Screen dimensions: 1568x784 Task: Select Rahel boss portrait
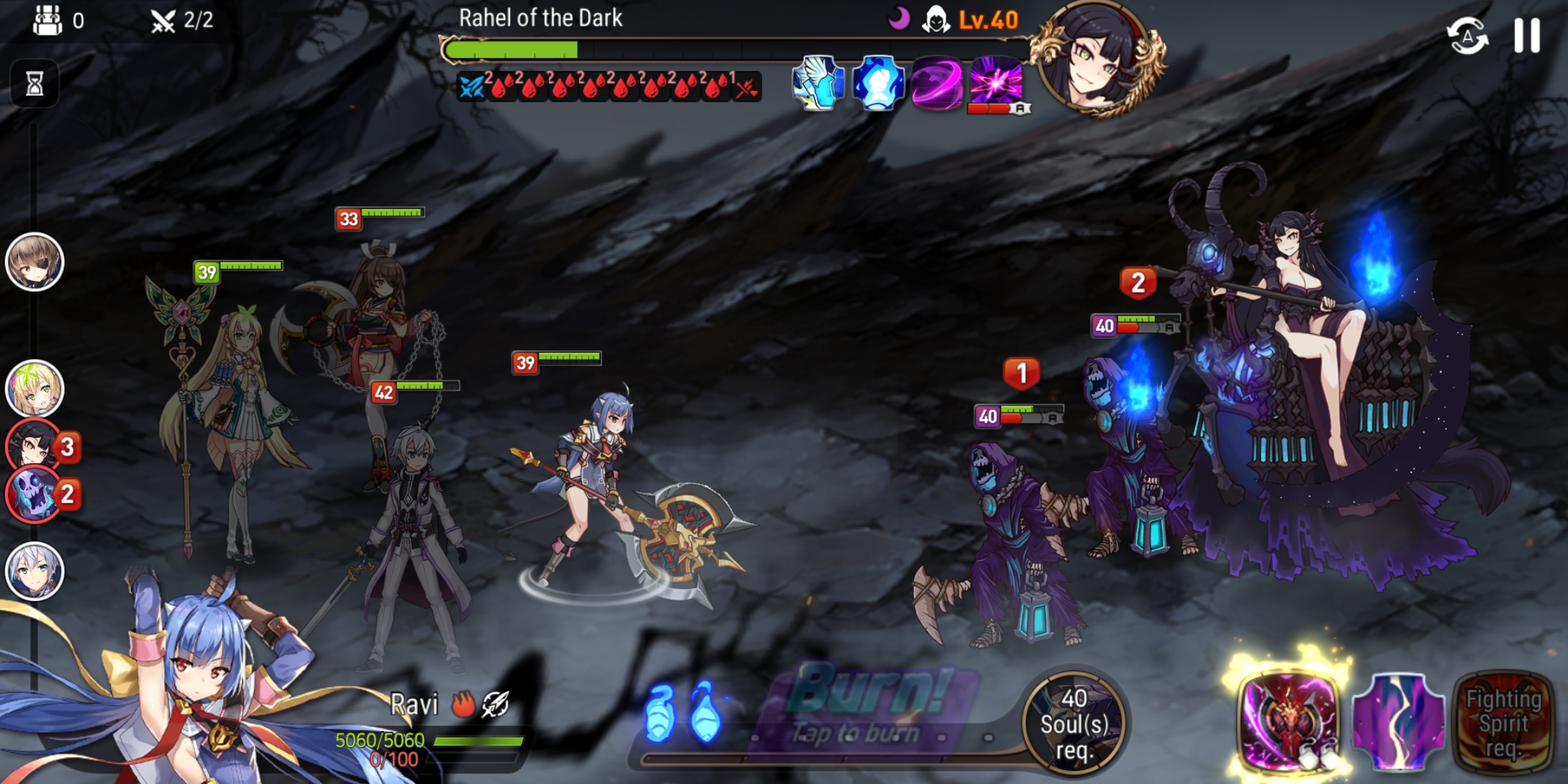pyautogui.click(x=1095, y=58)
